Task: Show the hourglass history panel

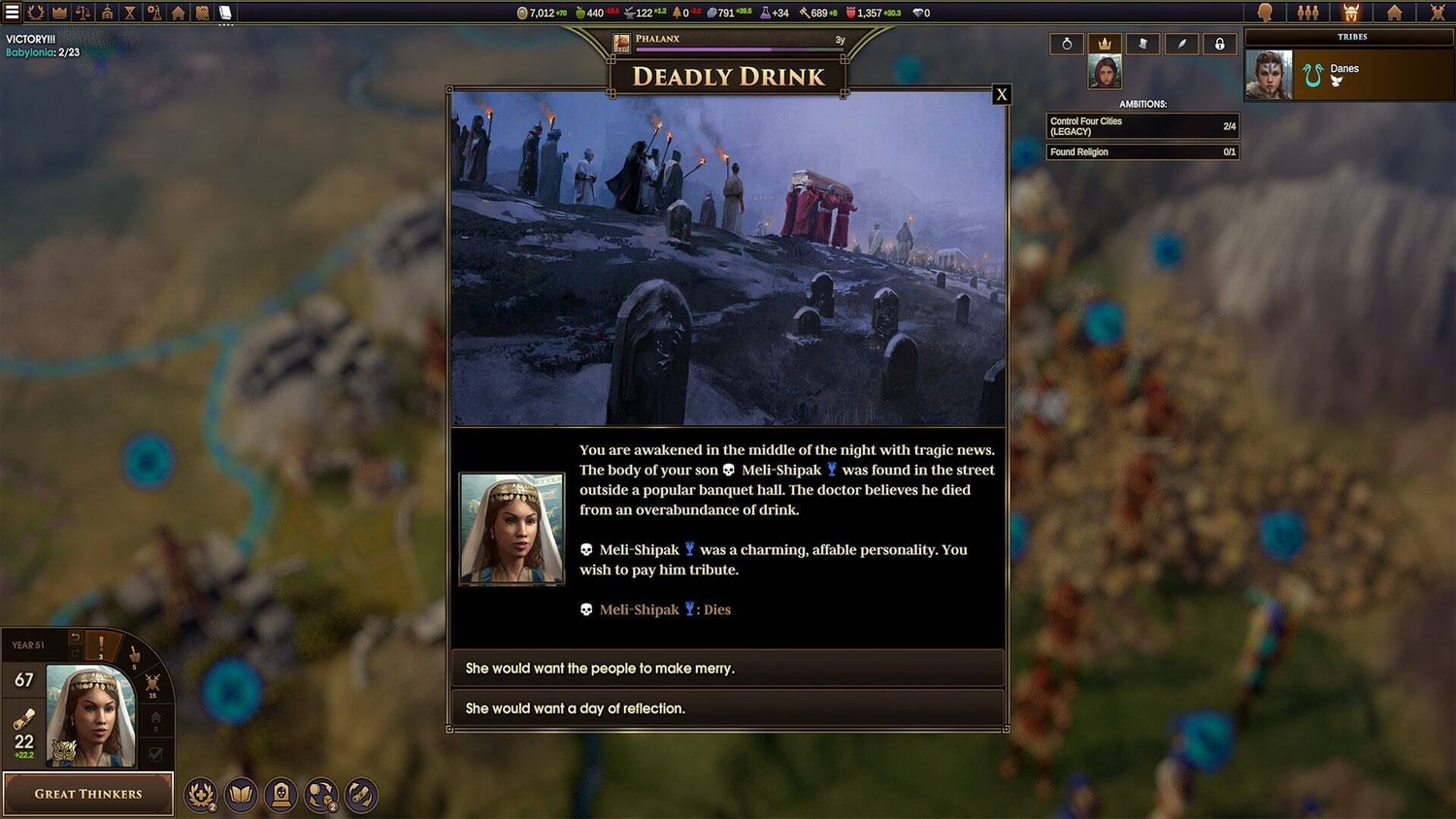Action: (129, 13)
